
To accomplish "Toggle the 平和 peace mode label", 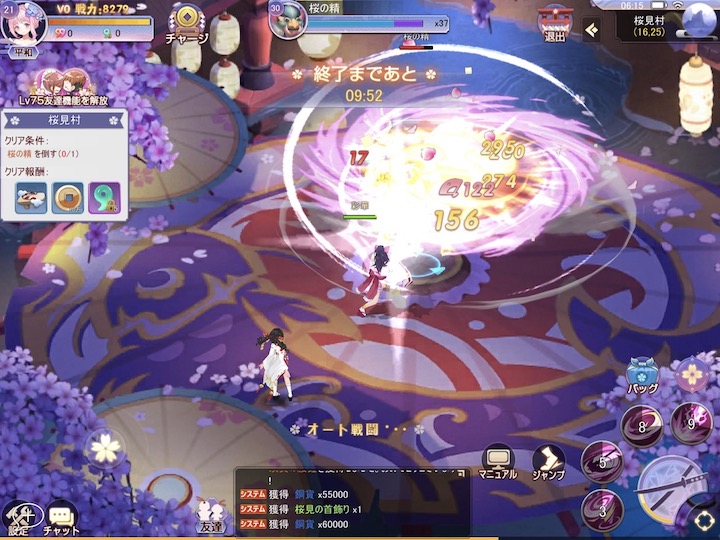I will 21,52.
